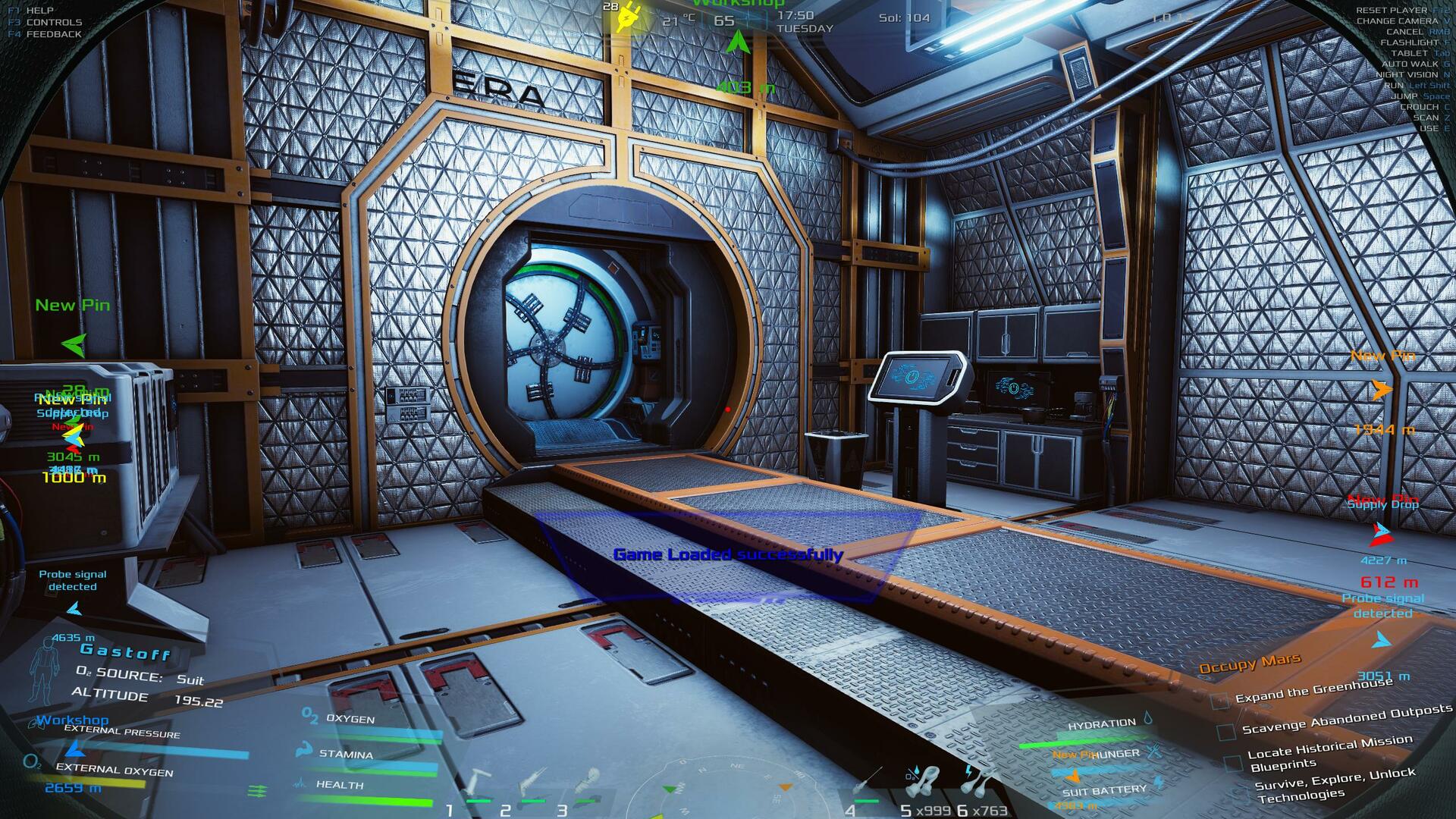Open the Occupy Mars objective header

(1249, 664)
